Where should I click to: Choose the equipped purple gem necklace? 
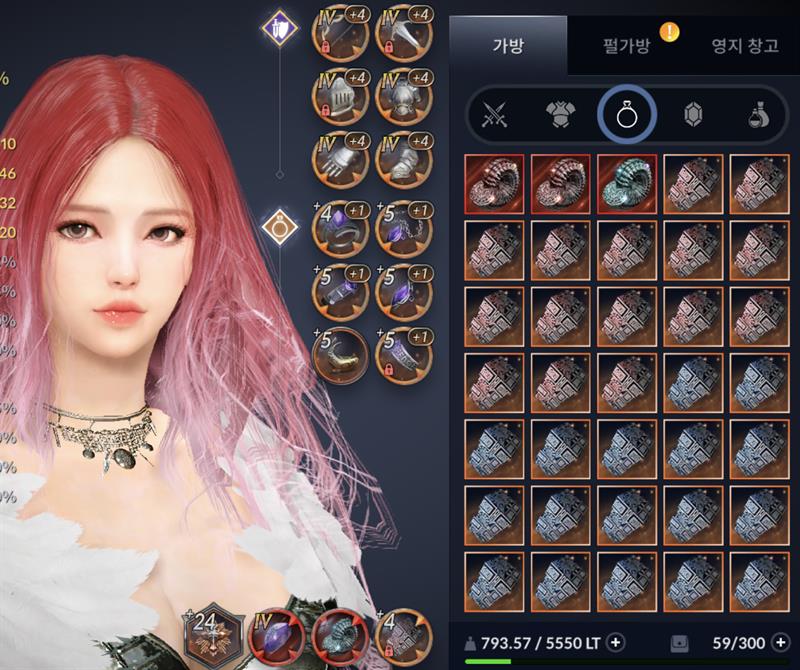404,229
